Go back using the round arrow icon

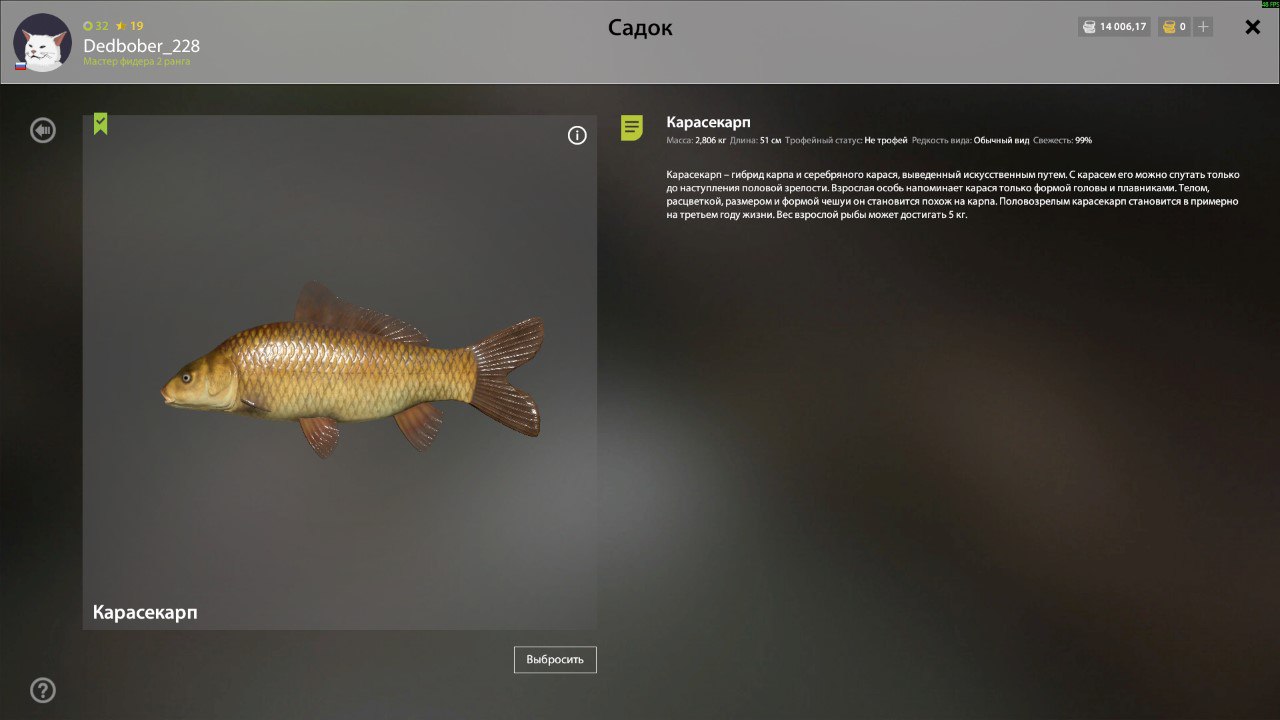tap(43, 130)
